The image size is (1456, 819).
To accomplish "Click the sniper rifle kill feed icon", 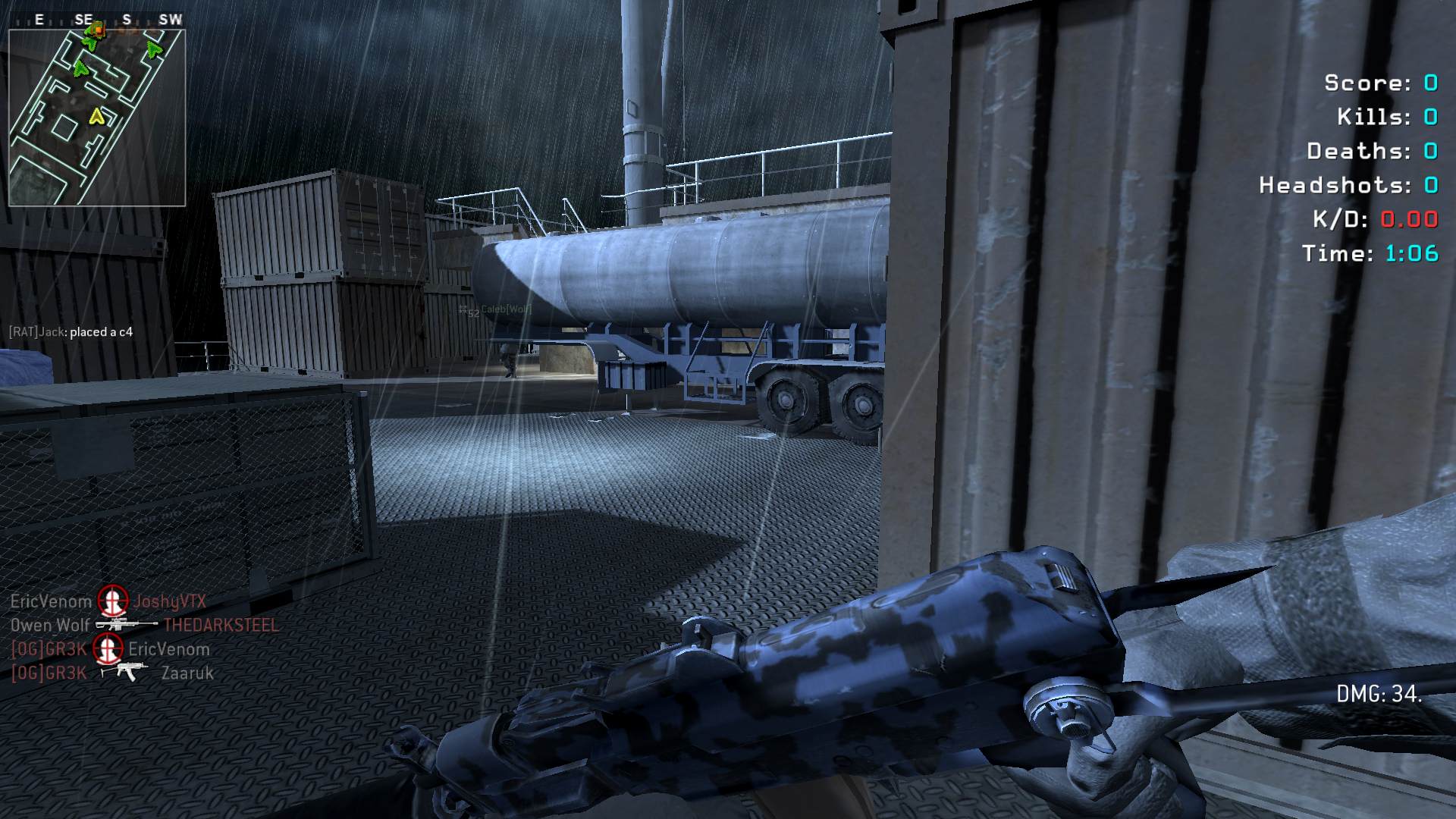I will tap(124, 624).
